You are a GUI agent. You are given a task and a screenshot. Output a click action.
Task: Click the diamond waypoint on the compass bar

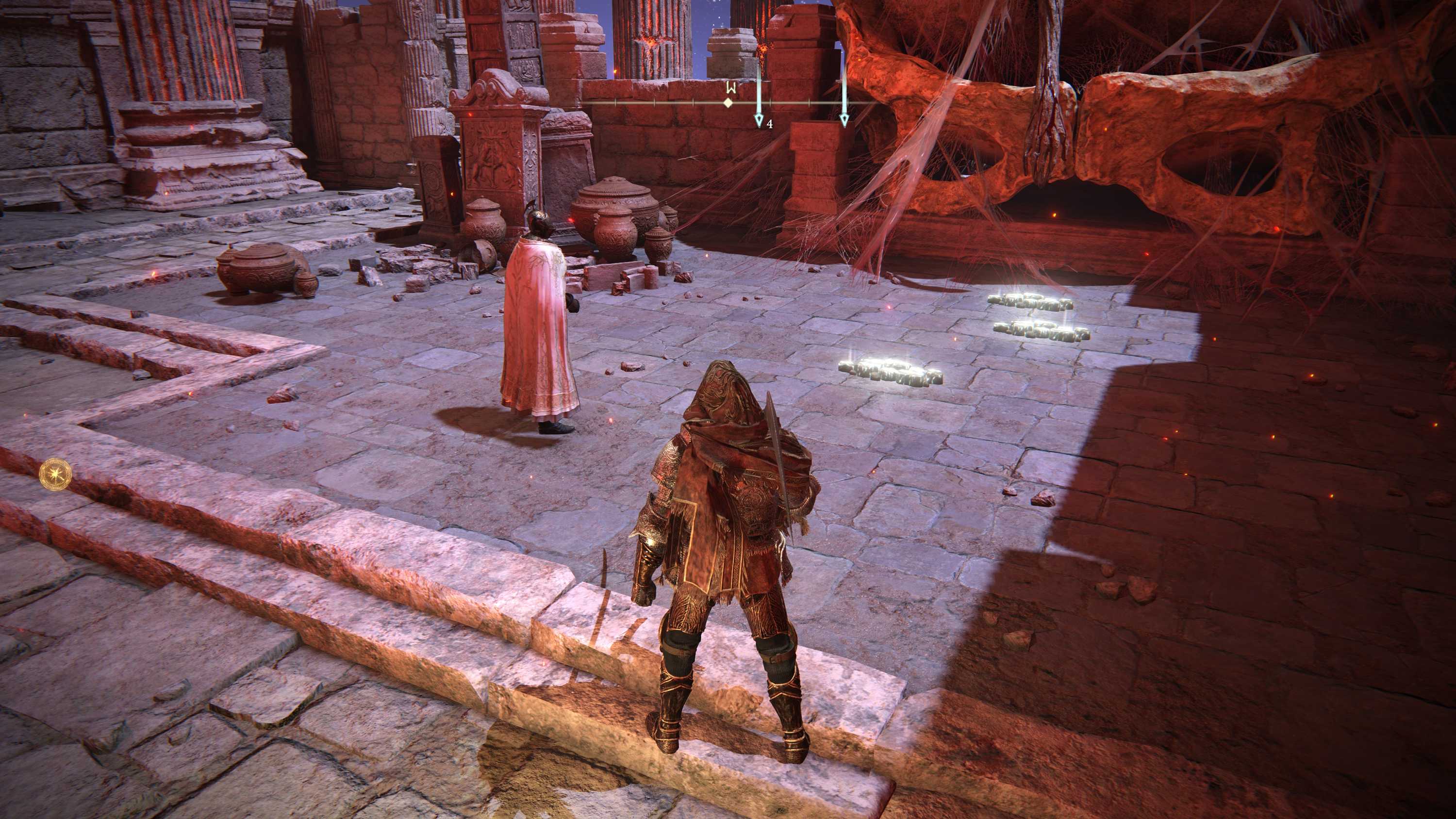point(728,104)
